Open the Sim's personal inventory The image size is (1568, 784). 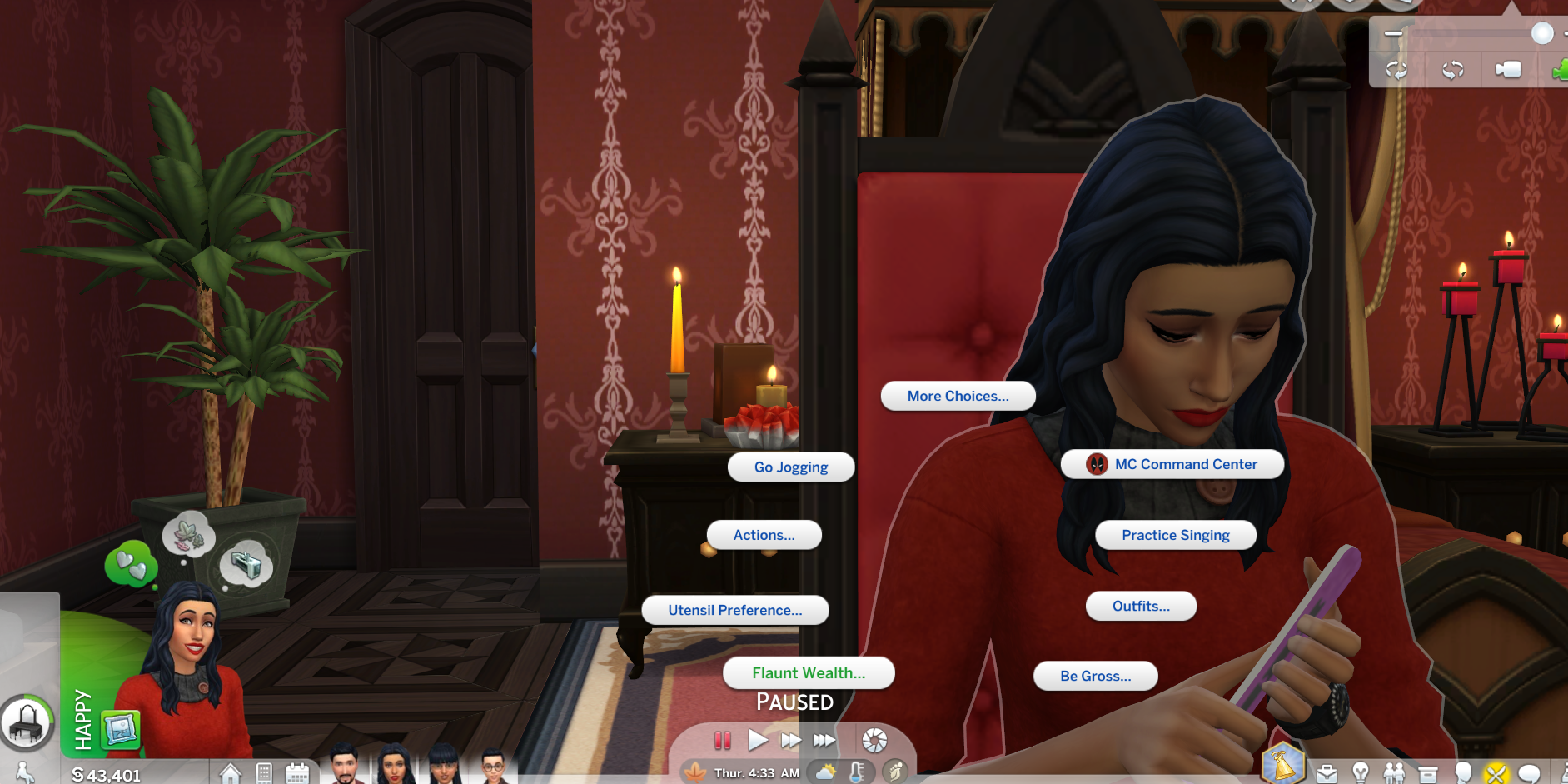pos(1430,773)
